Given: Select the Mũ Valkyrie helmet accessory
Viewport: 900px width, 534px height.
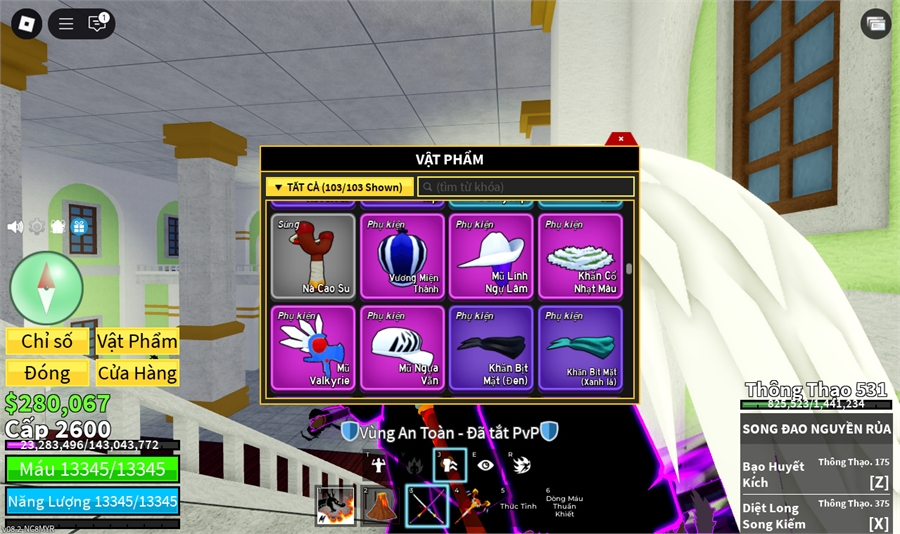Looking at the screenshot, I should click(313, 348).
